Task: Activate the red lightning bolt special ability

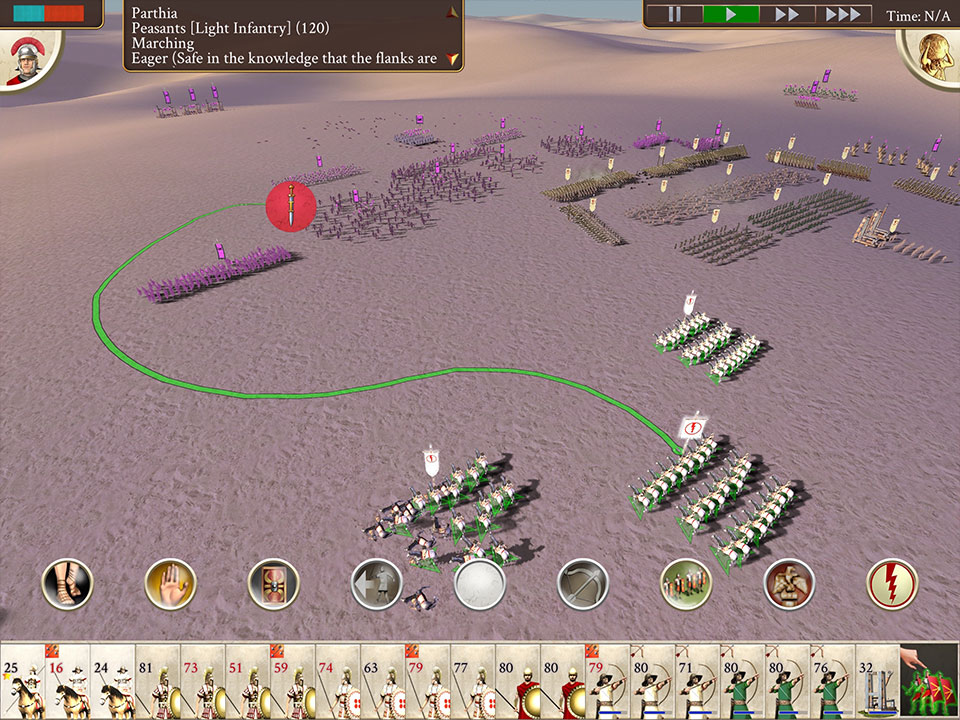Action: [892, 584]
